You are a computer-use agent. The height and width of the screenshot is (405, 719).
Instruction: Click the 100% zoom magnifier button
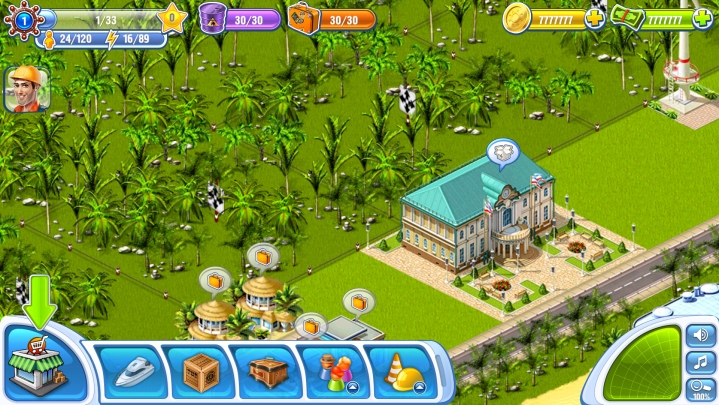(700, 388)
